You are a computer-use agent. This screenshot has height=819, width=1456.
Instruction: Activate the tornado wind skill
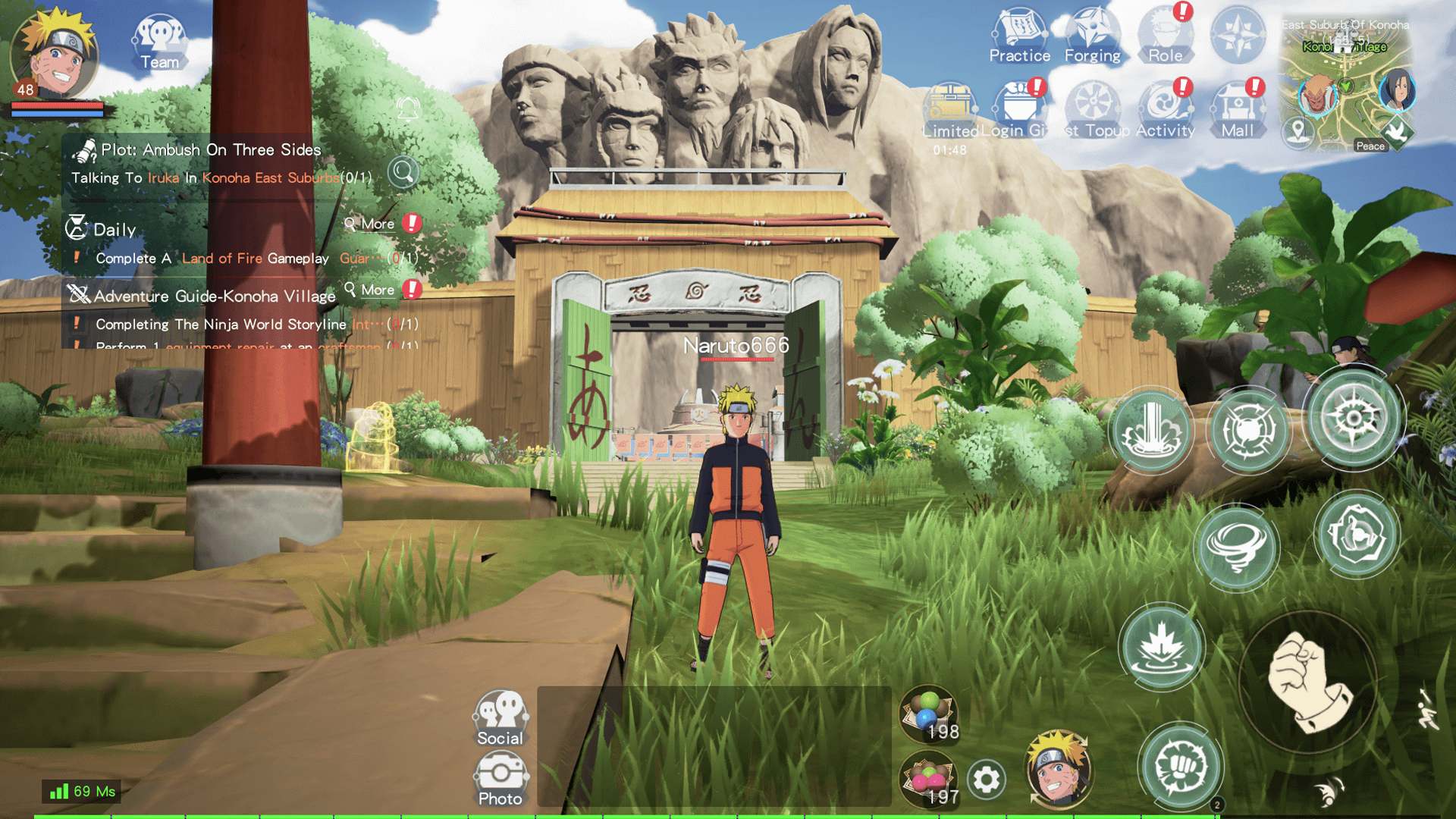tap(1236, 548)
